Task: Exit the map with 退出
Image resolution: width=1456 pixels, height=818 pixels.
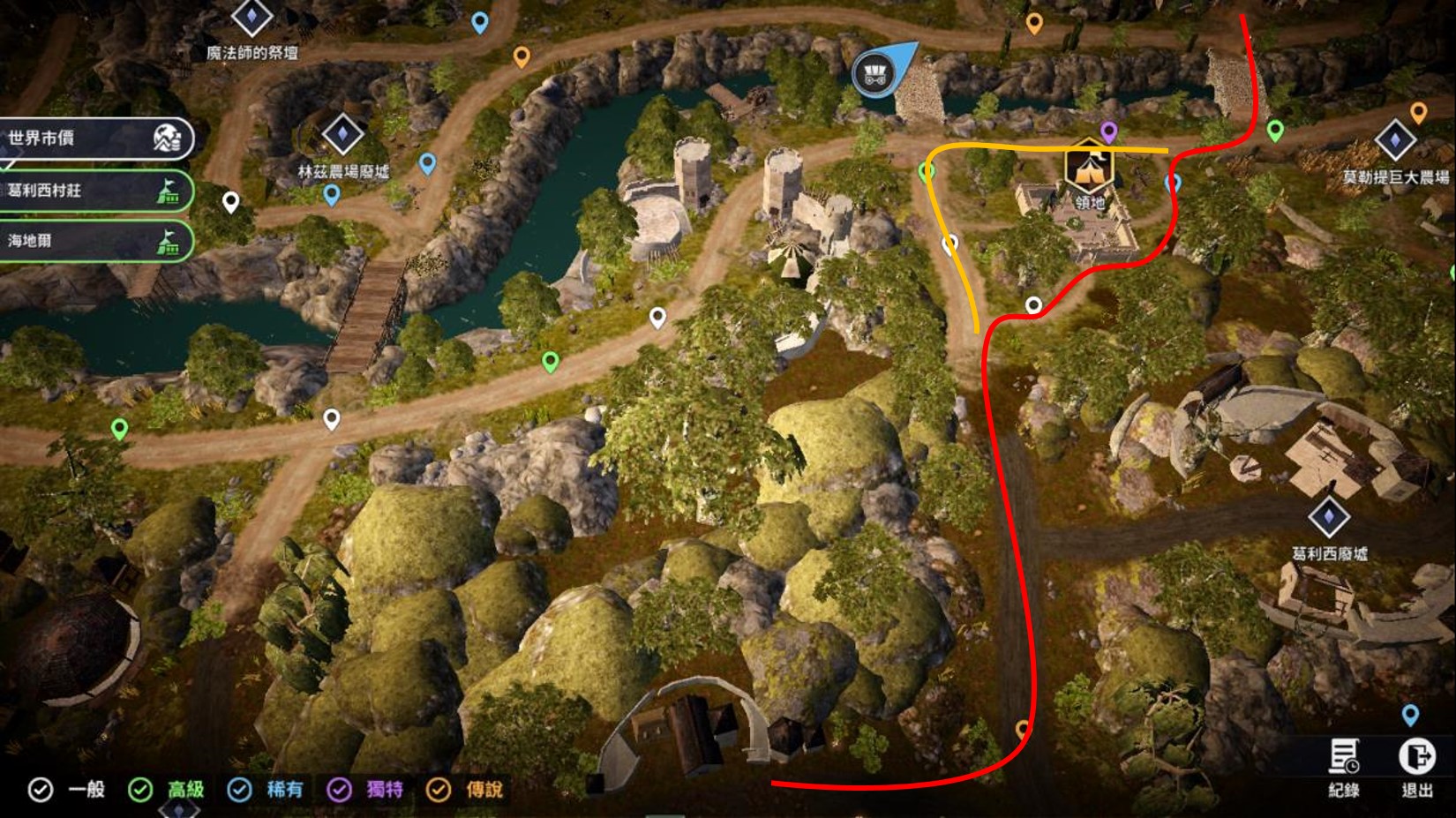Action: pos(1416,766)
